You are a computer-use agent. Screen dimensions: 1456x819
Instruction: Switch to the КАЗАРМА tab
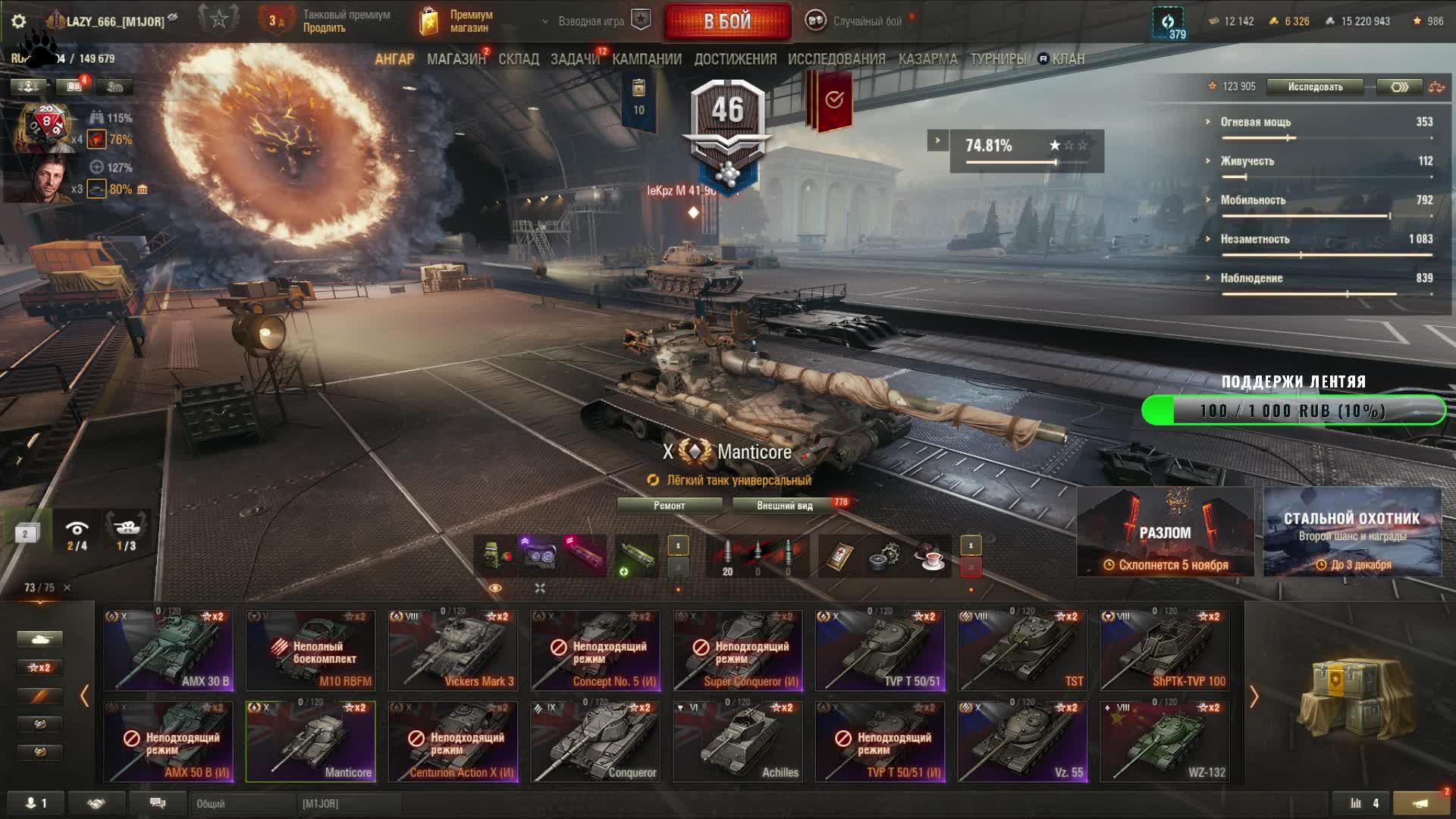927,59
